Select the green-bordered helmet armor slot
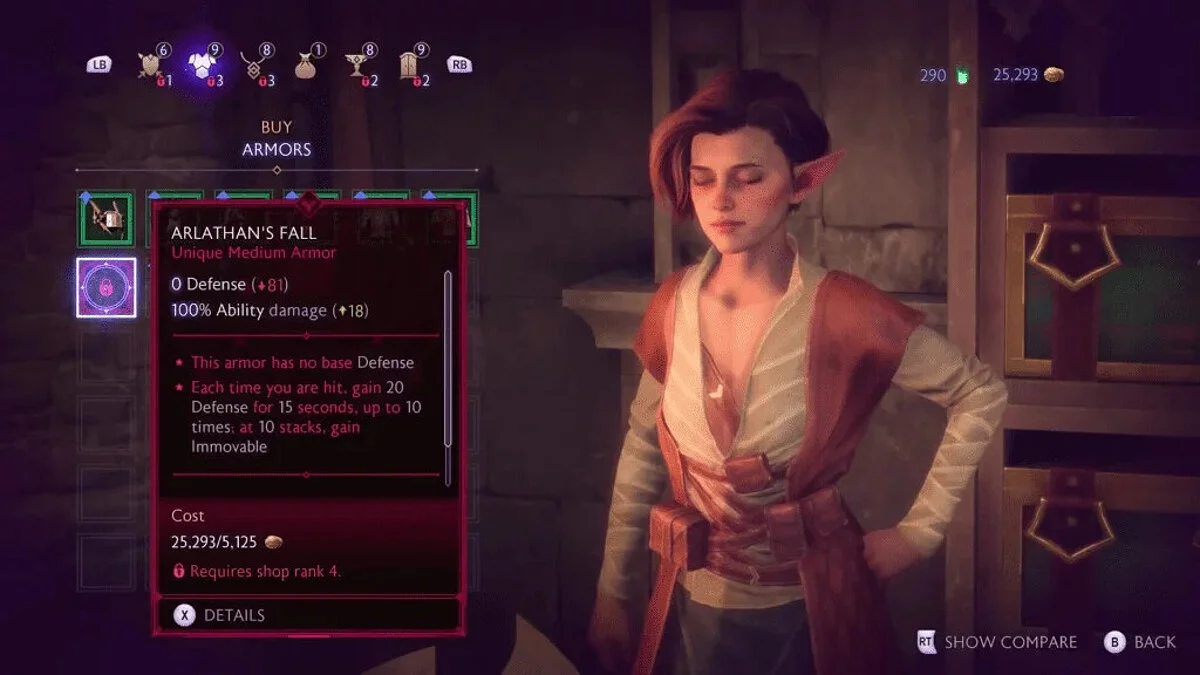This screenshot has width=1200, height=675. click(107, 218)
